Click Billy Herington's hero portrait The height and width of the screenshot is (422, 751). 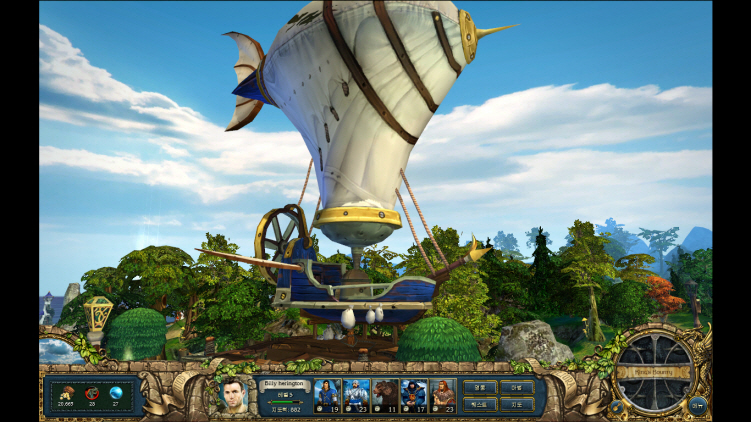[x=235, y=394]
